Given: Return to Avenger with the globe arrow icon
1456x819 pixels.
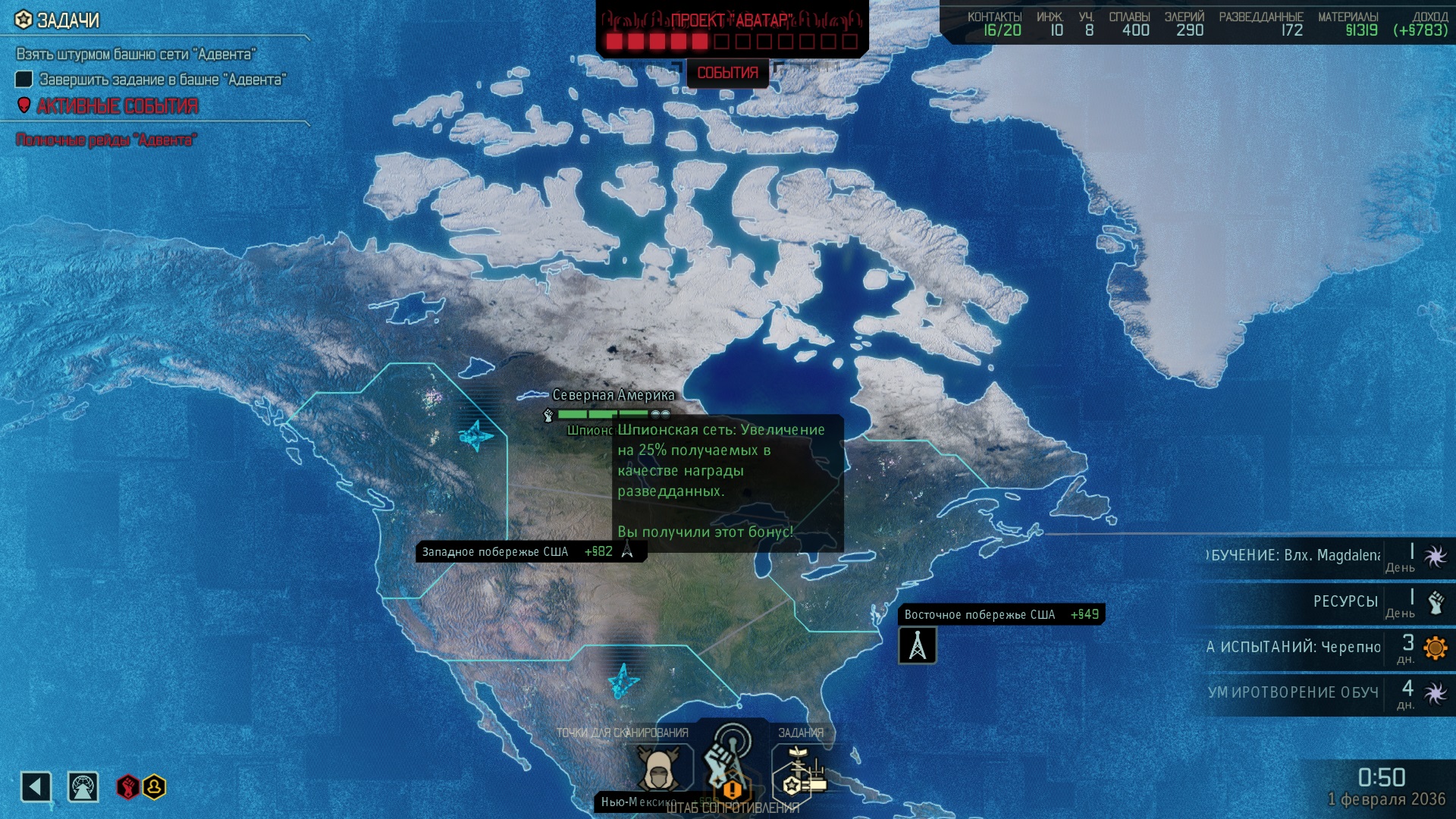Looking at the screenshot, I should [83, 786].
